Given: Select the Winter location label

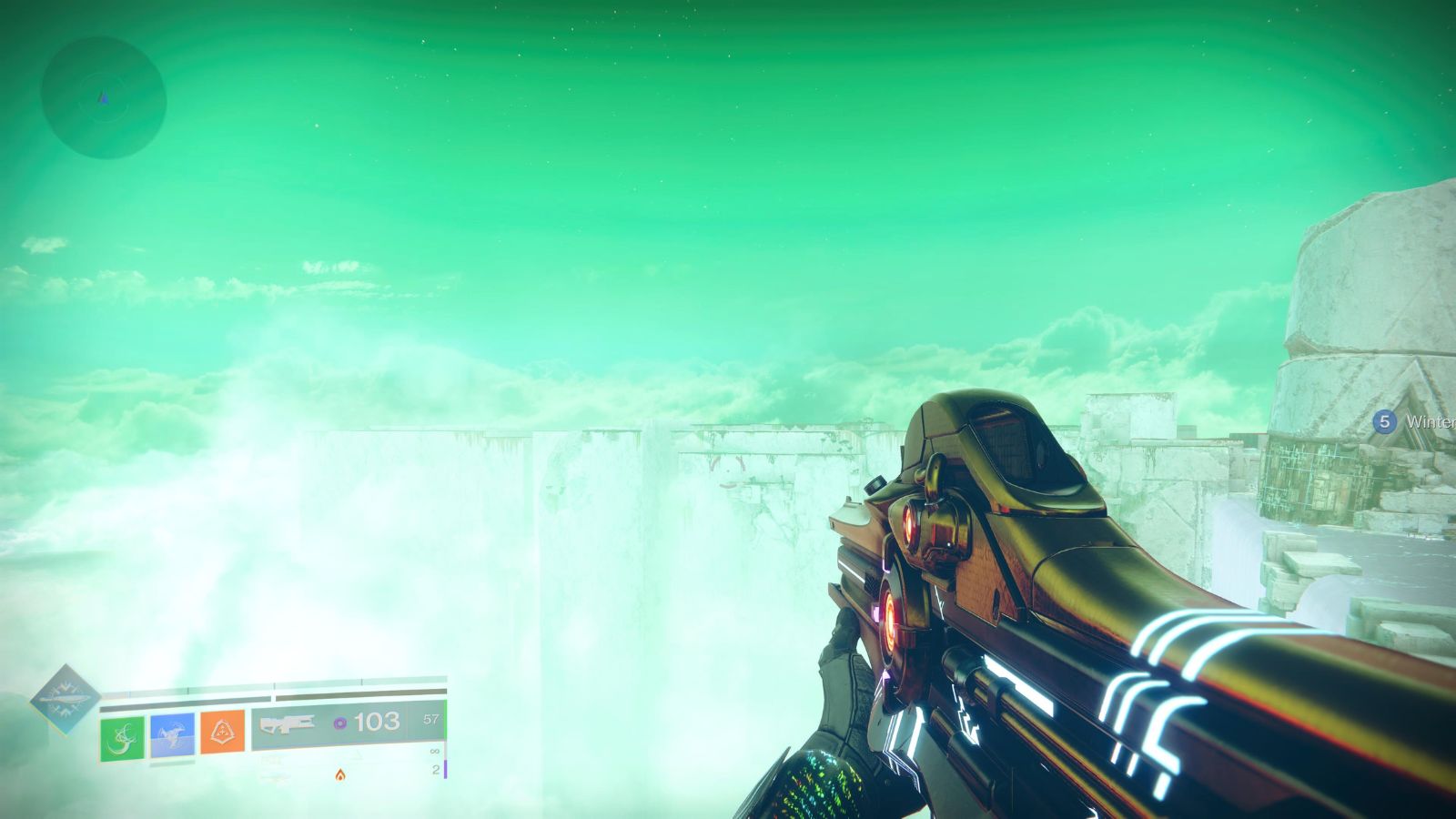Looking at the screenshot, I should 1431,420.
